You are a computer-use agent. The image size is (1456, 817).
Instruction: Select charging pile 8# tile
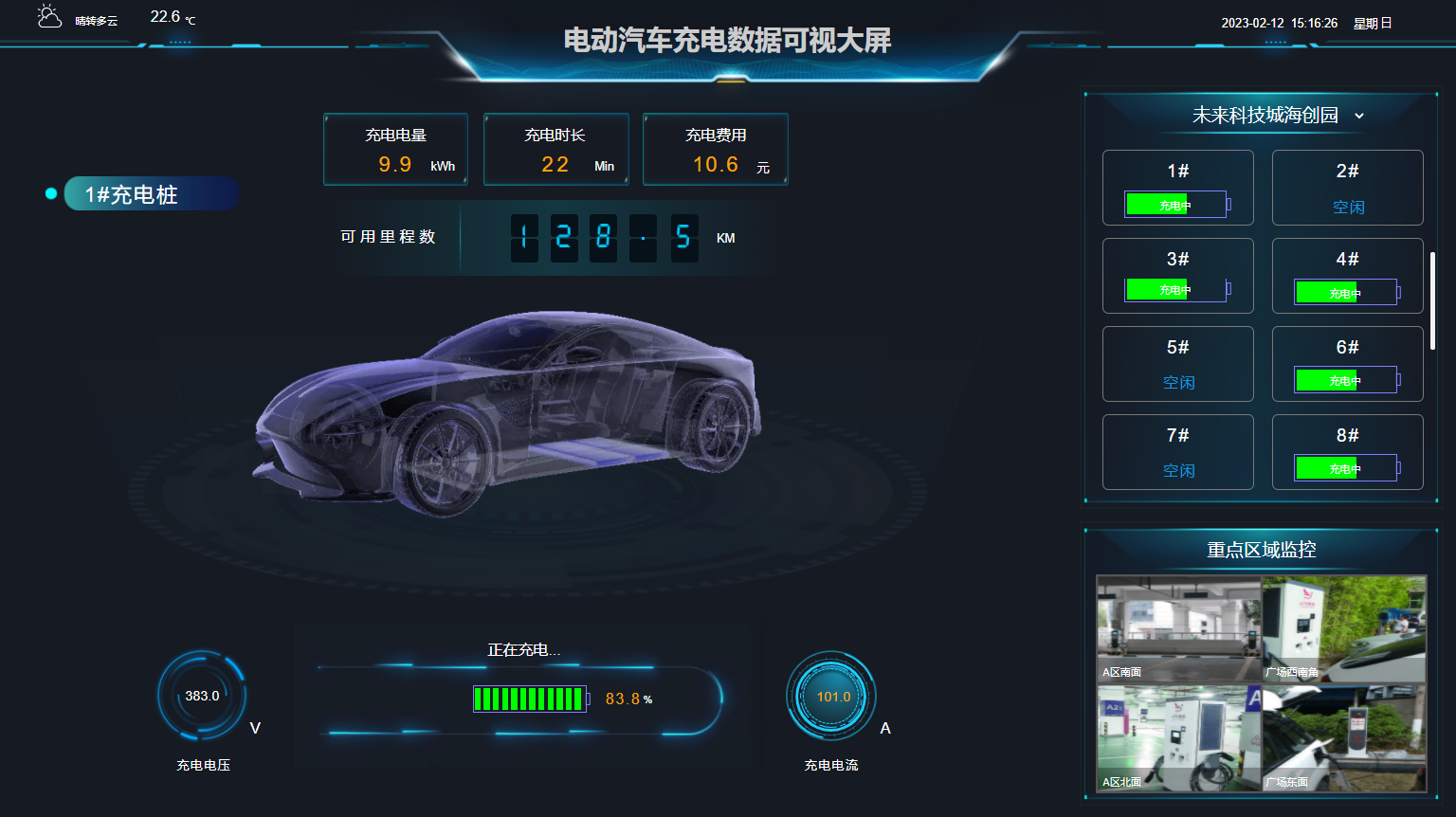coord(1347,452)
